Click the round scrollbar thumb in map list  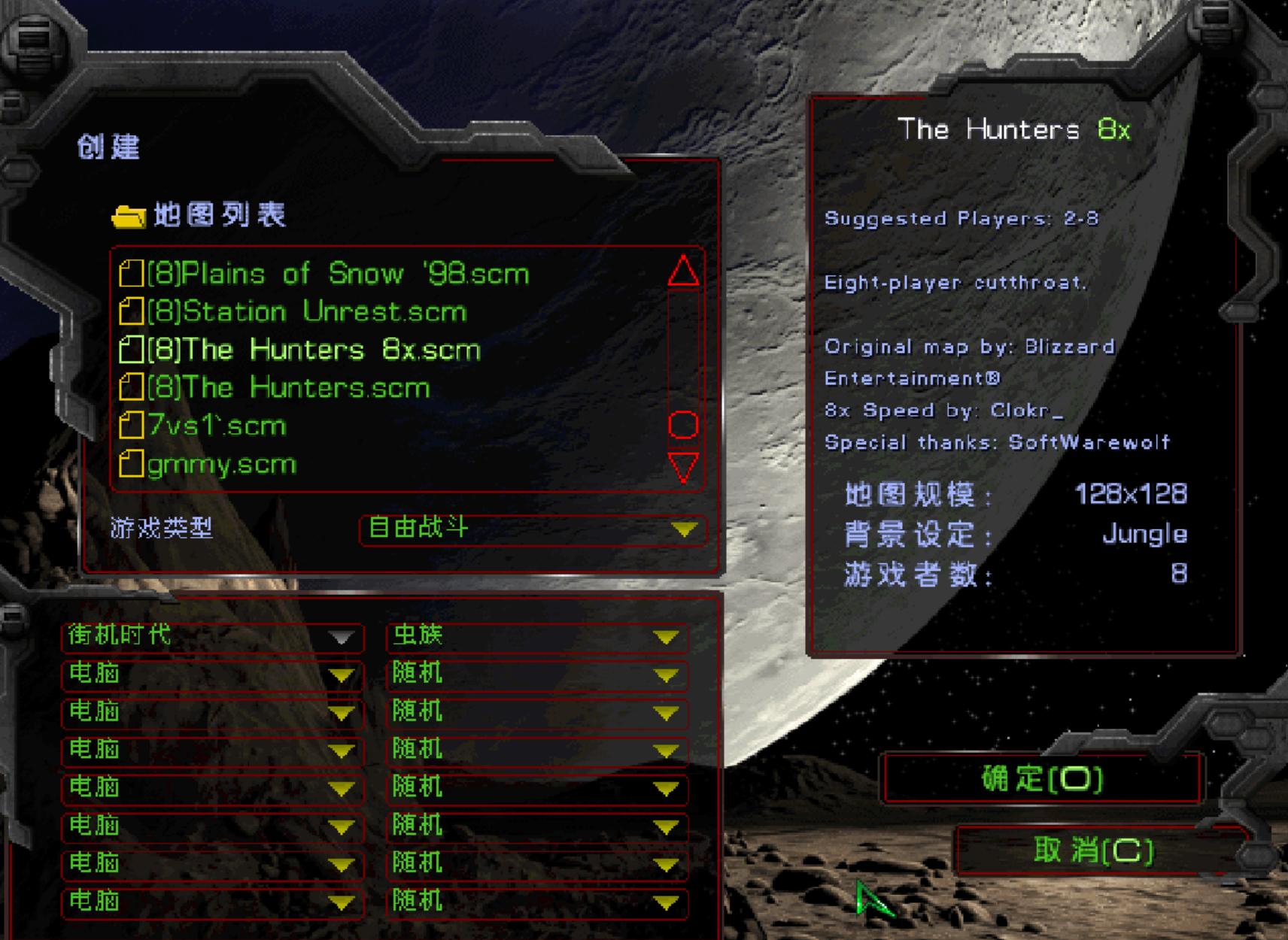(x=683, y=425)
